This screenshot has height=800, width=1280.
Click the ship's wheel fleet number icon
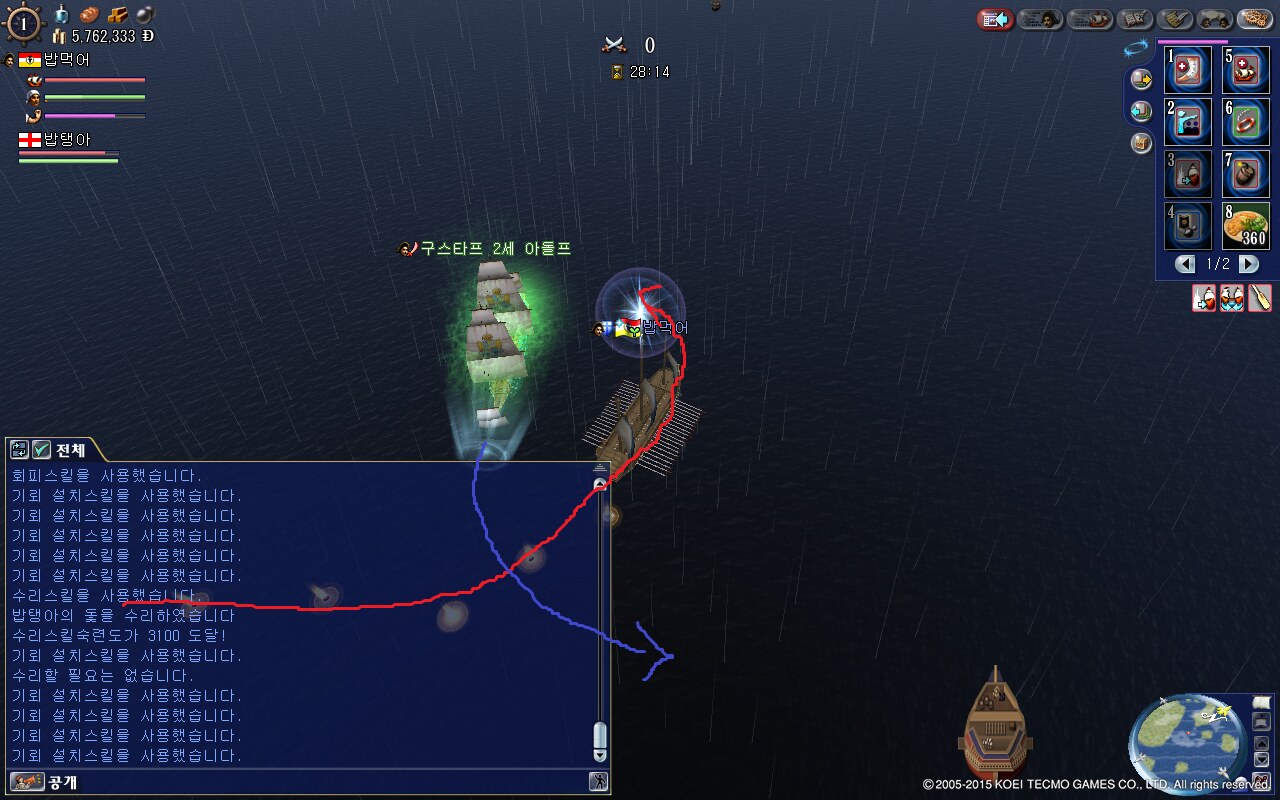[x=23, y=22]
